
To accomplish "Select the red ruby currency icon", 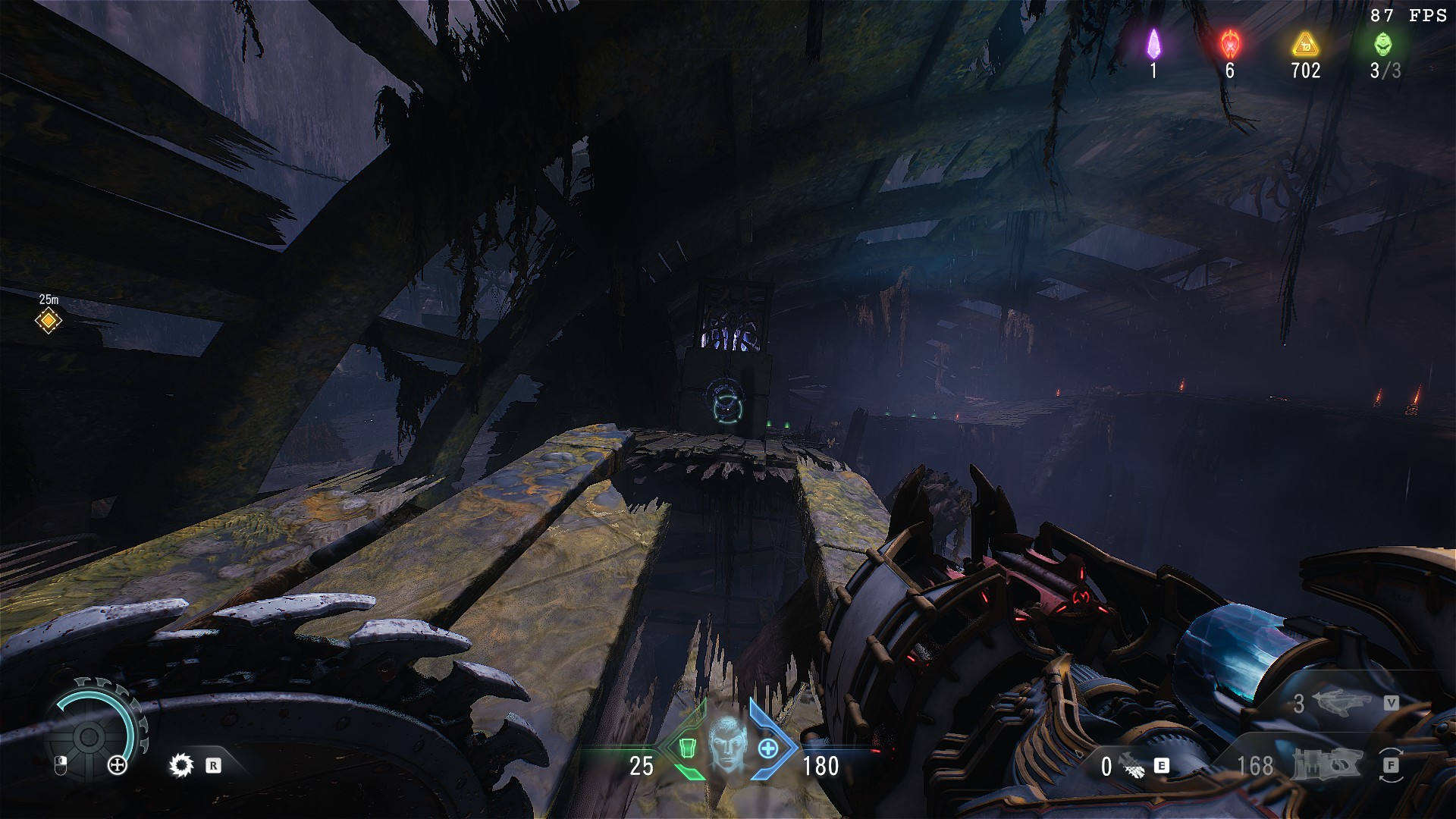I will coord(1230,44).
